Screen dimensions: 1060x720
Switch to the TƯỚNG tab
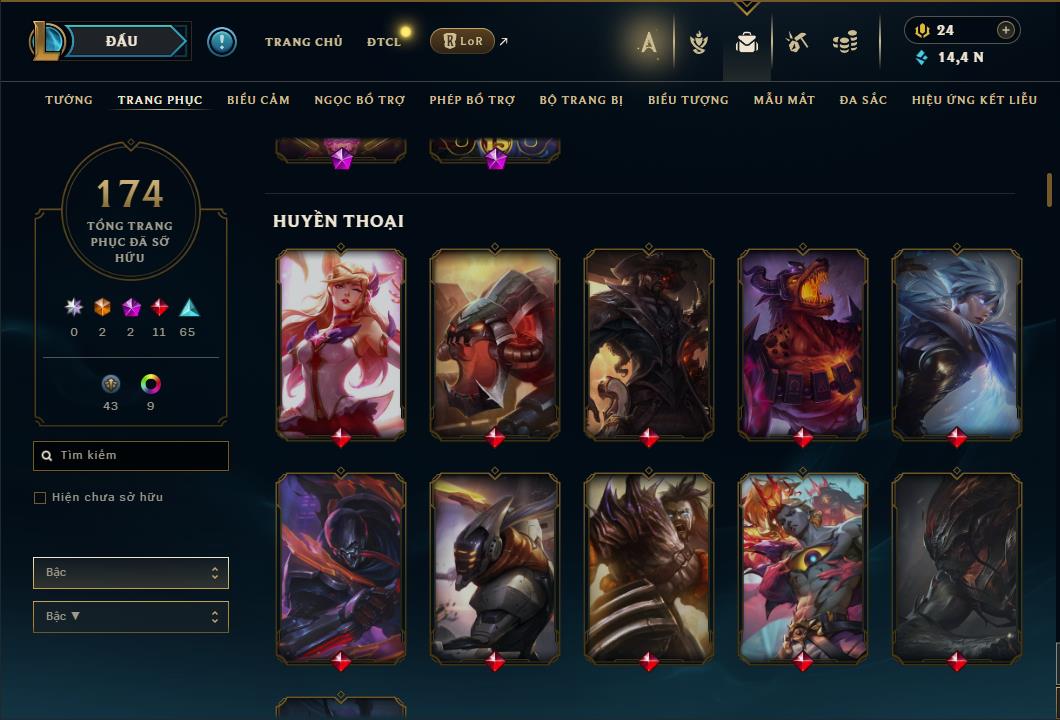(69, 100)
